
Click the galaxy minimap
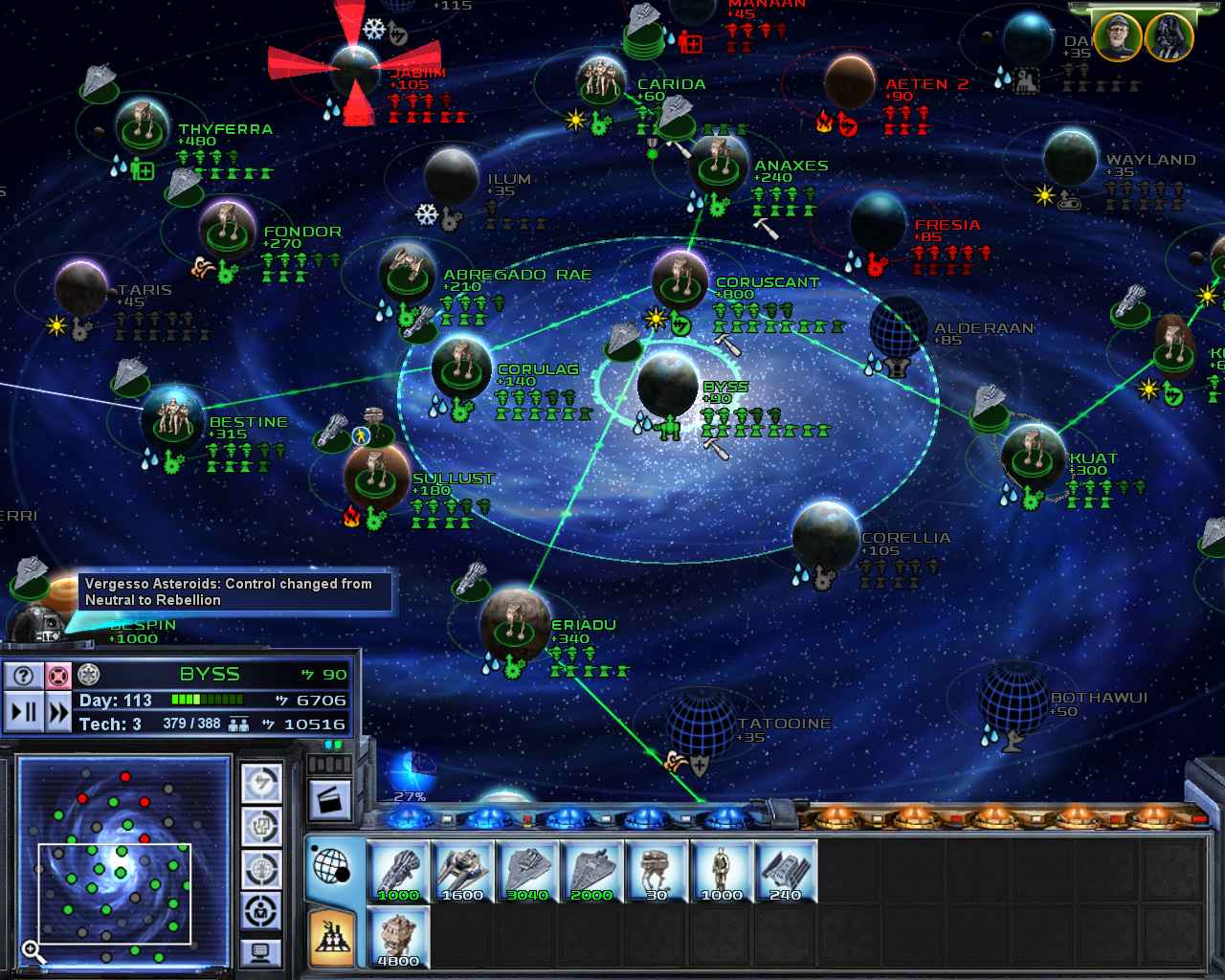123,860
